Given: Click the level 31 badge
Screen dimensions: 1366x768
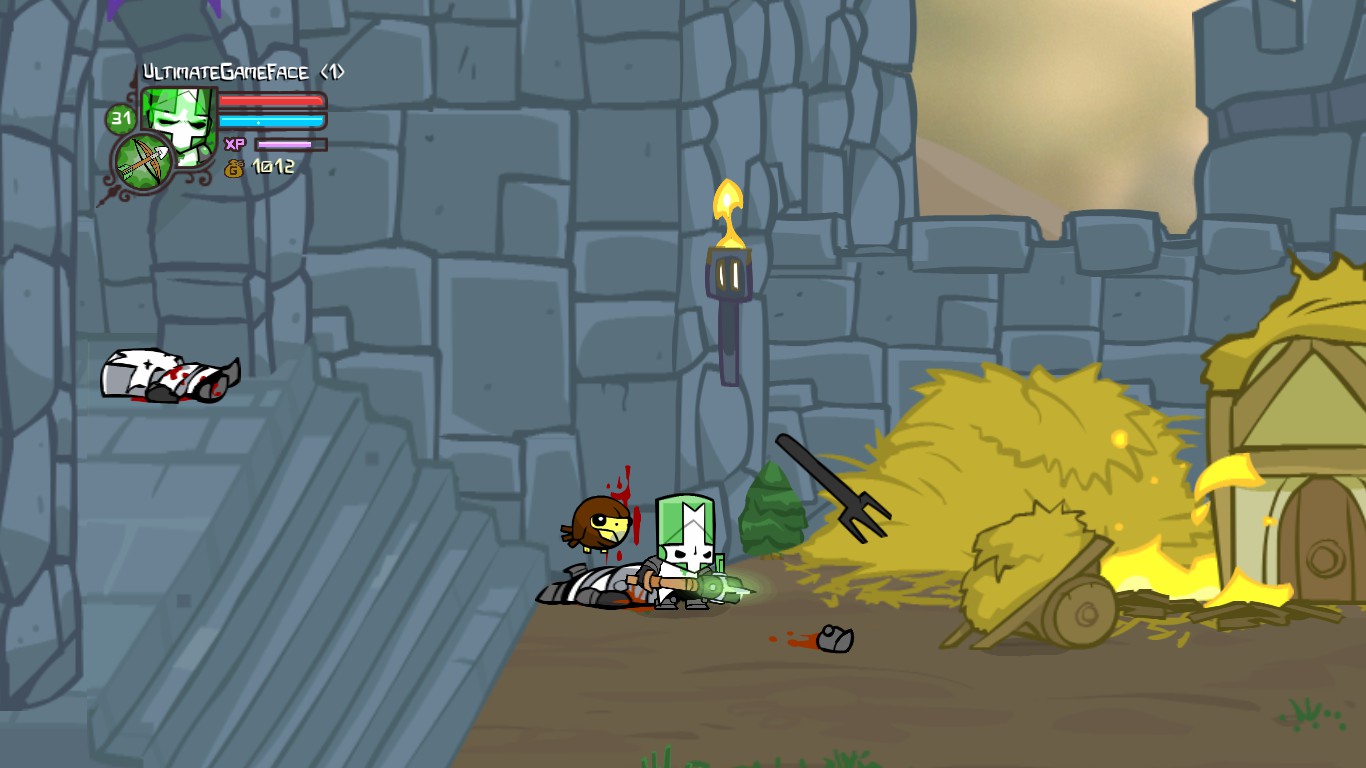Looking at the screenshot, I should 120,119.
